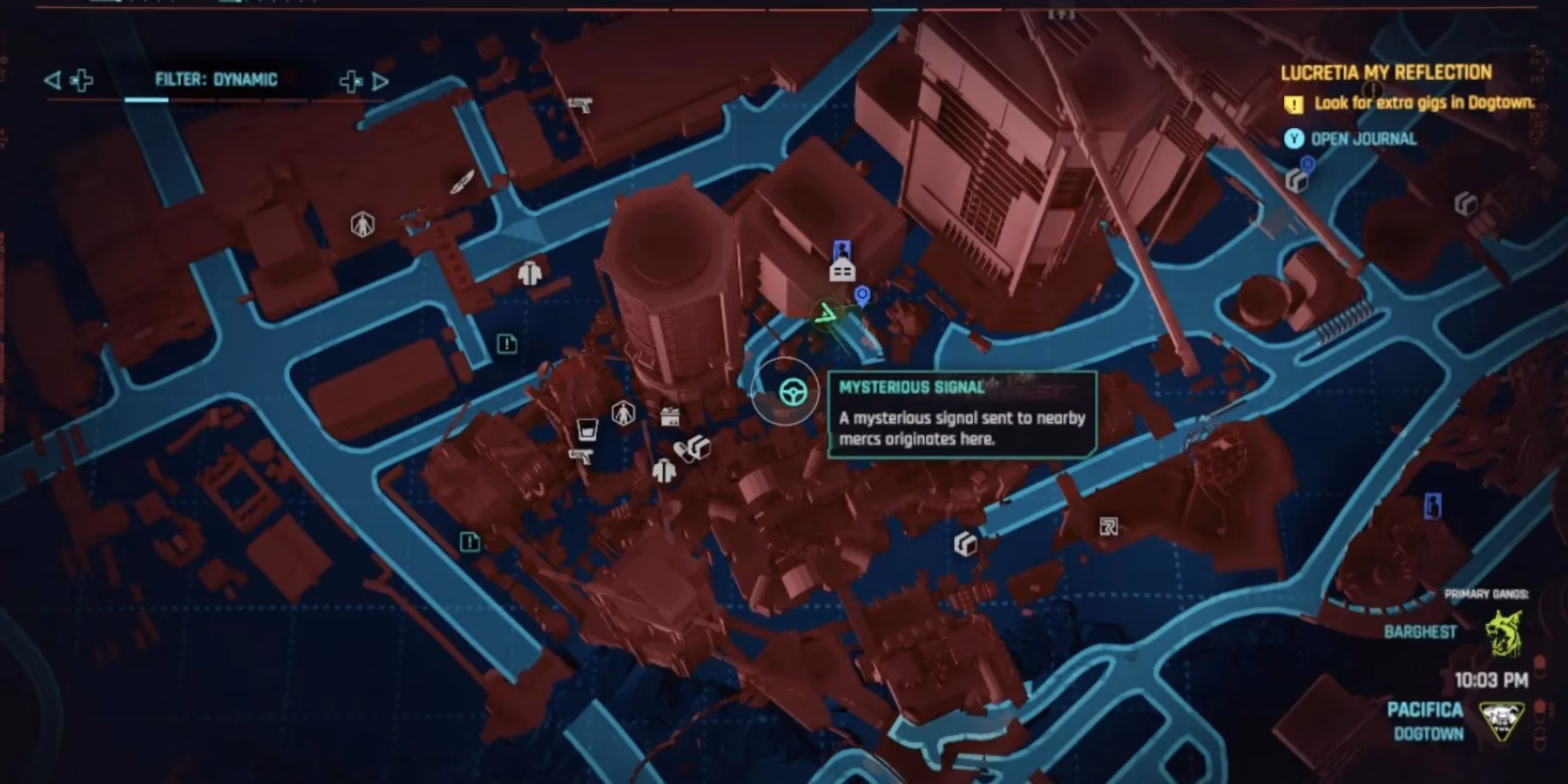
Task: Open the bar's drink glass icon
Action: click(588, 429)
